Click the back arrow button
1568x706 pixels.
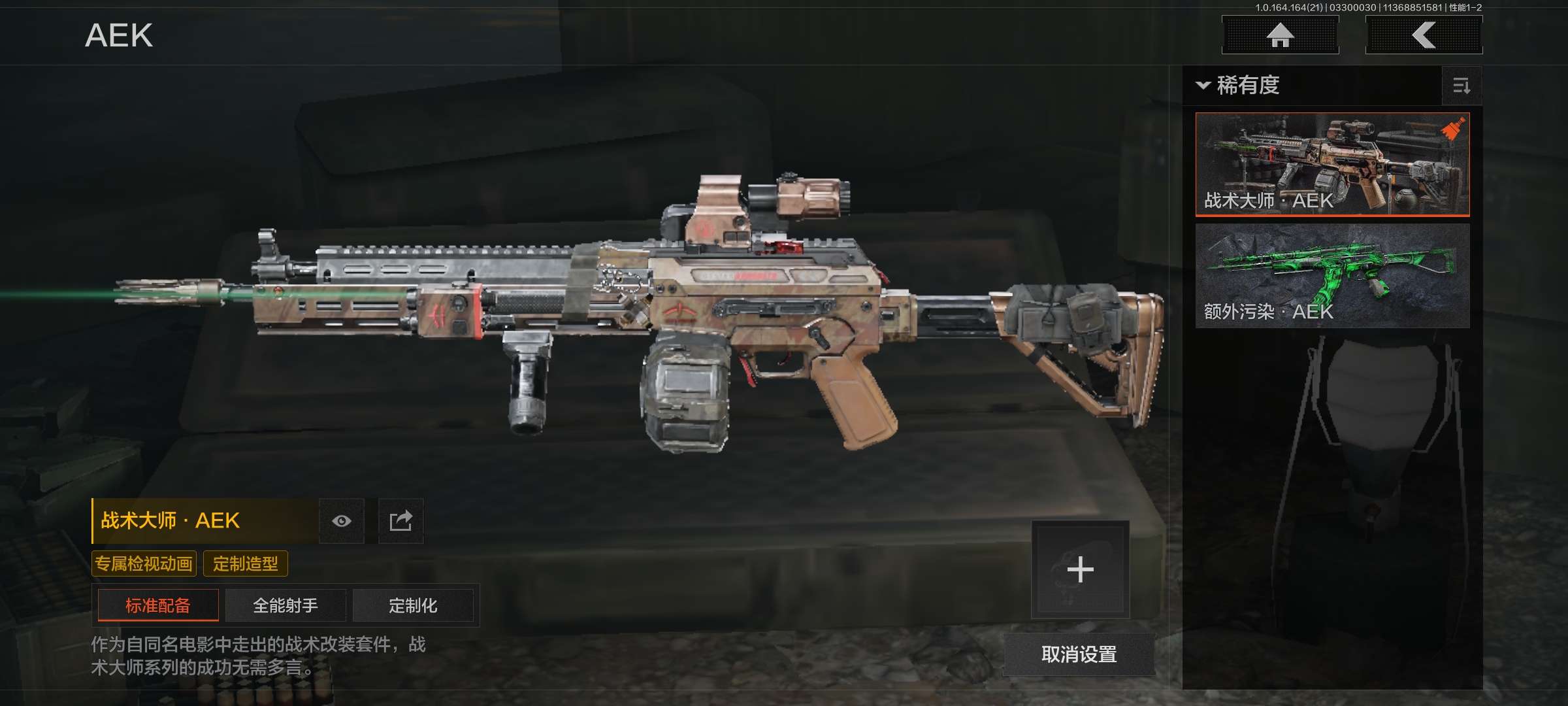point(1424,35)
